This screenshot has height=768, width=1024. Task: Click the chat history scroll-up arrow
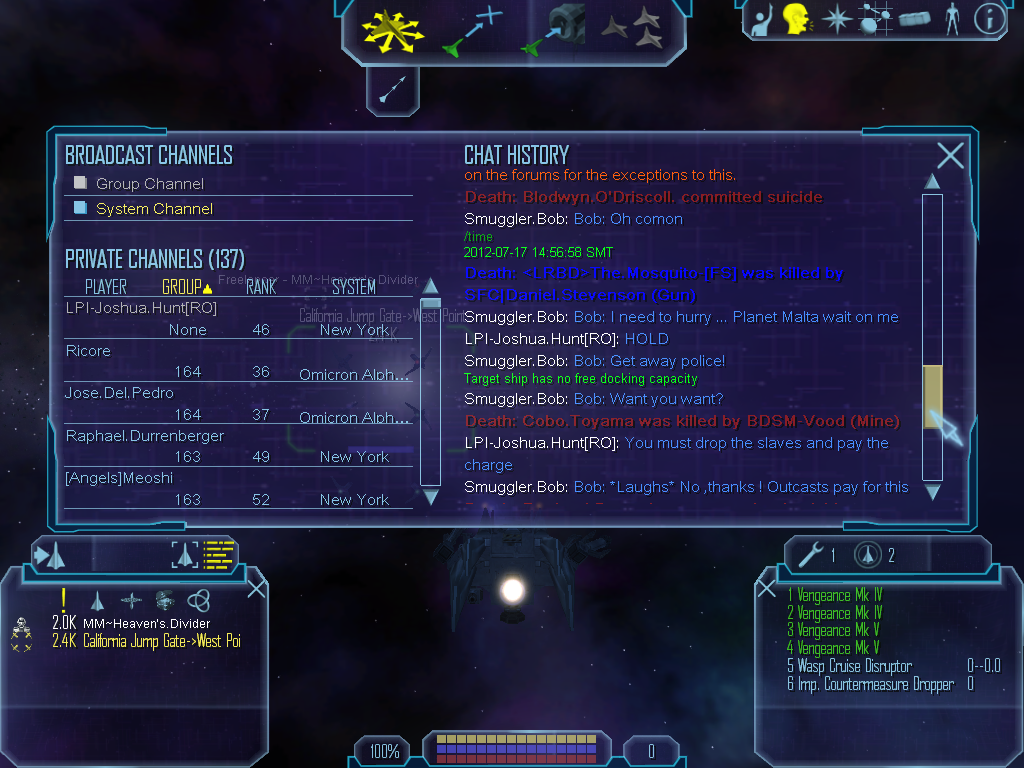coord(932,182)
